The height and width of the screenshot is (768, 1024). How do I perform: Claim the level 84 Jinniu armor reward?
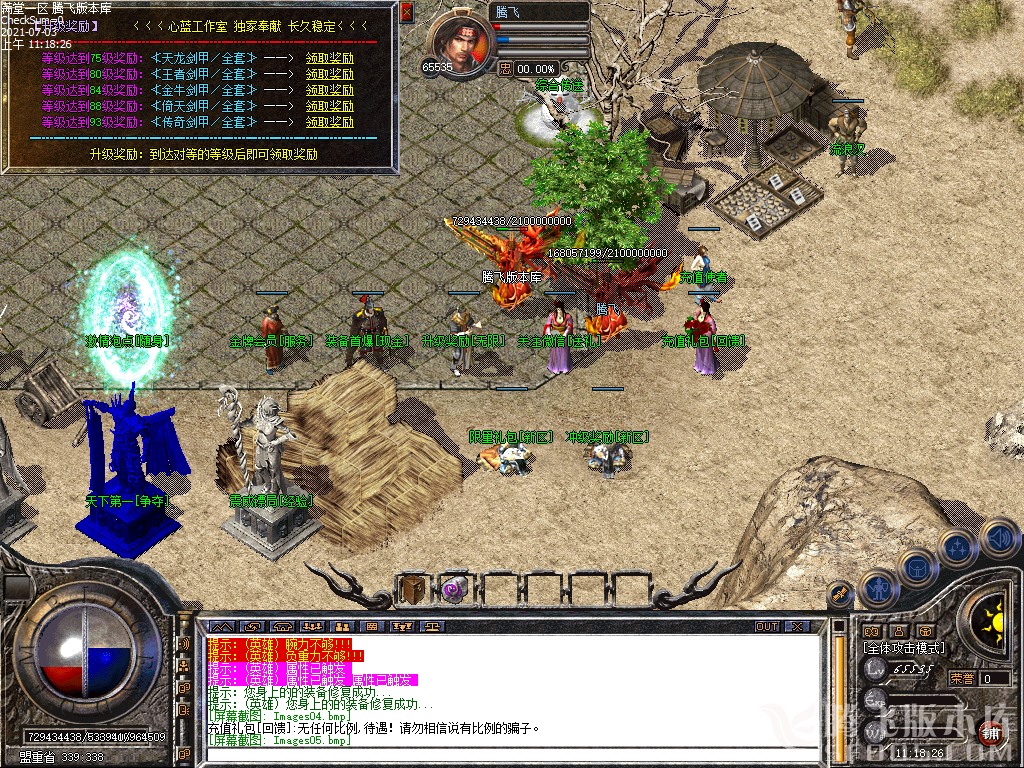[329, 90]
